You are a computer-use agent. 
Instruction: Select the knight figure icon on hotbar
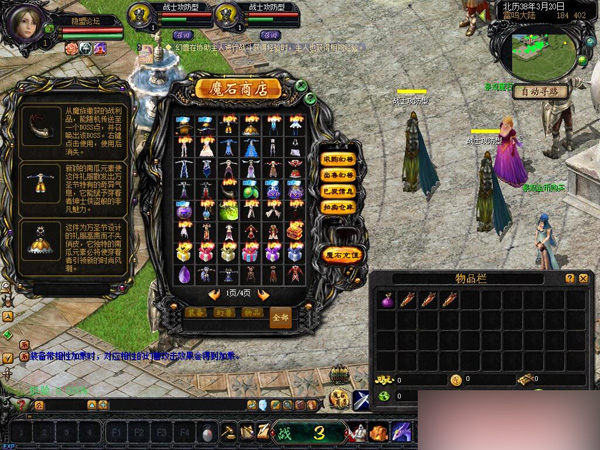[357, 432]
